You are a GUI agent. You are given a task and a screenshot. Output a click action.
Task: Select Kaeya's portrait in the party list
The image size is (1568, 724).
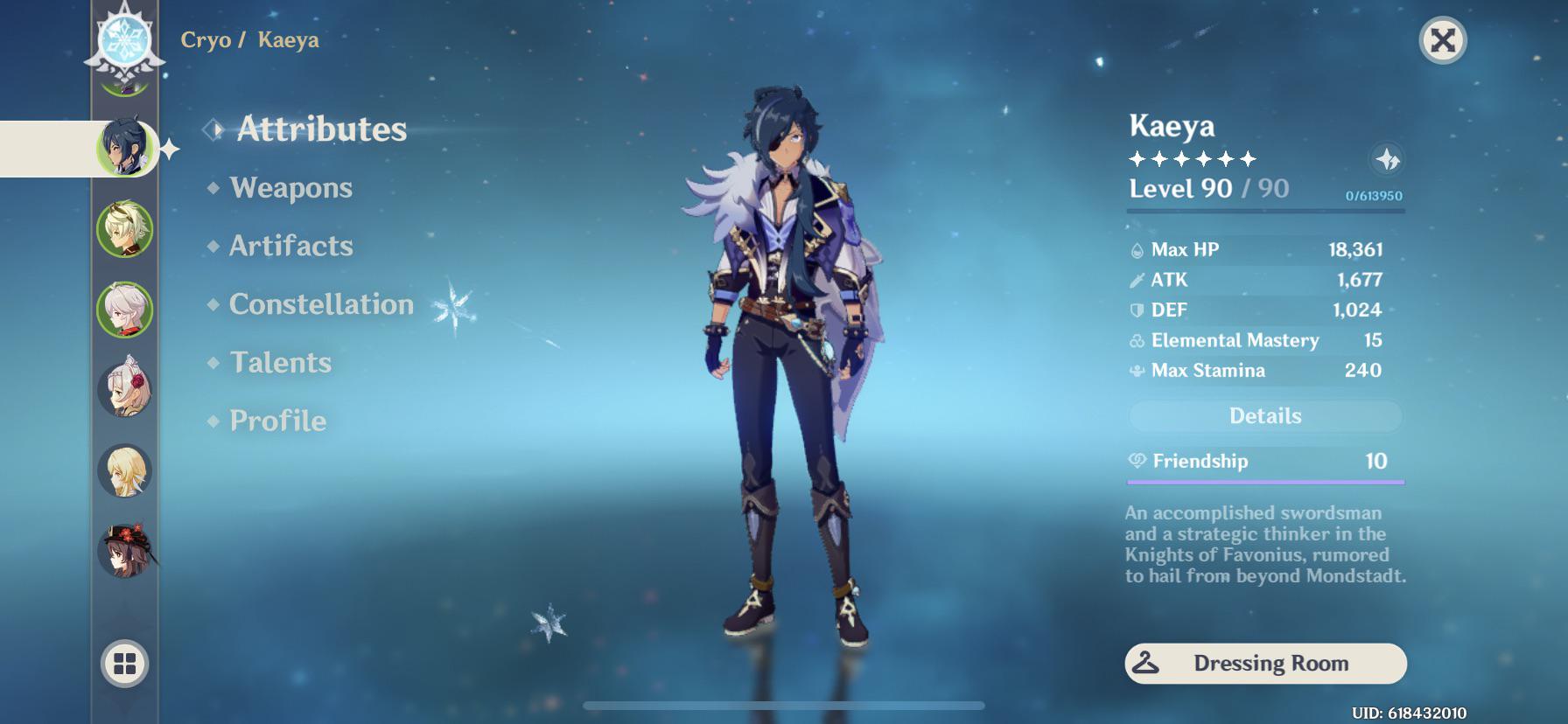(124, 148)
